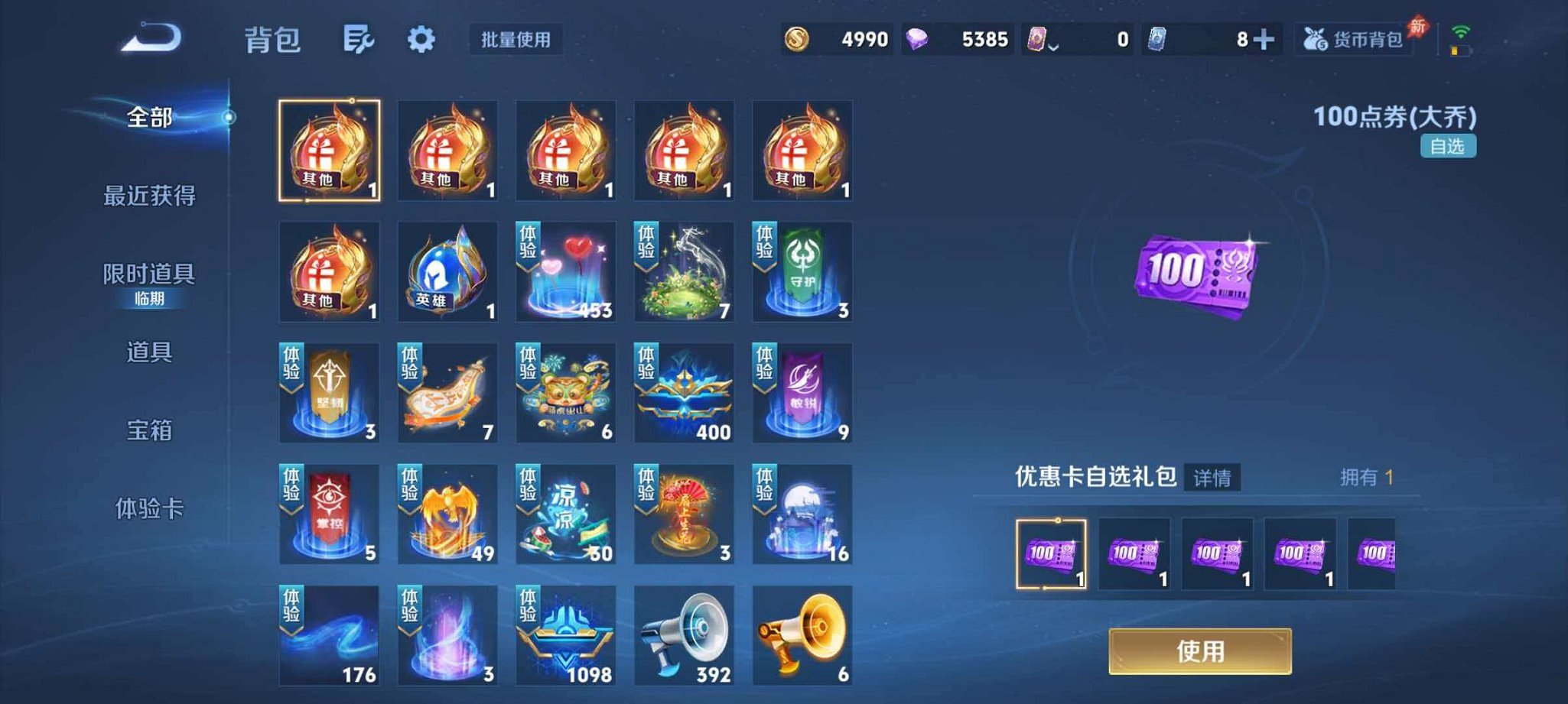Select the 英雄 hero experience card

(447, 272)
